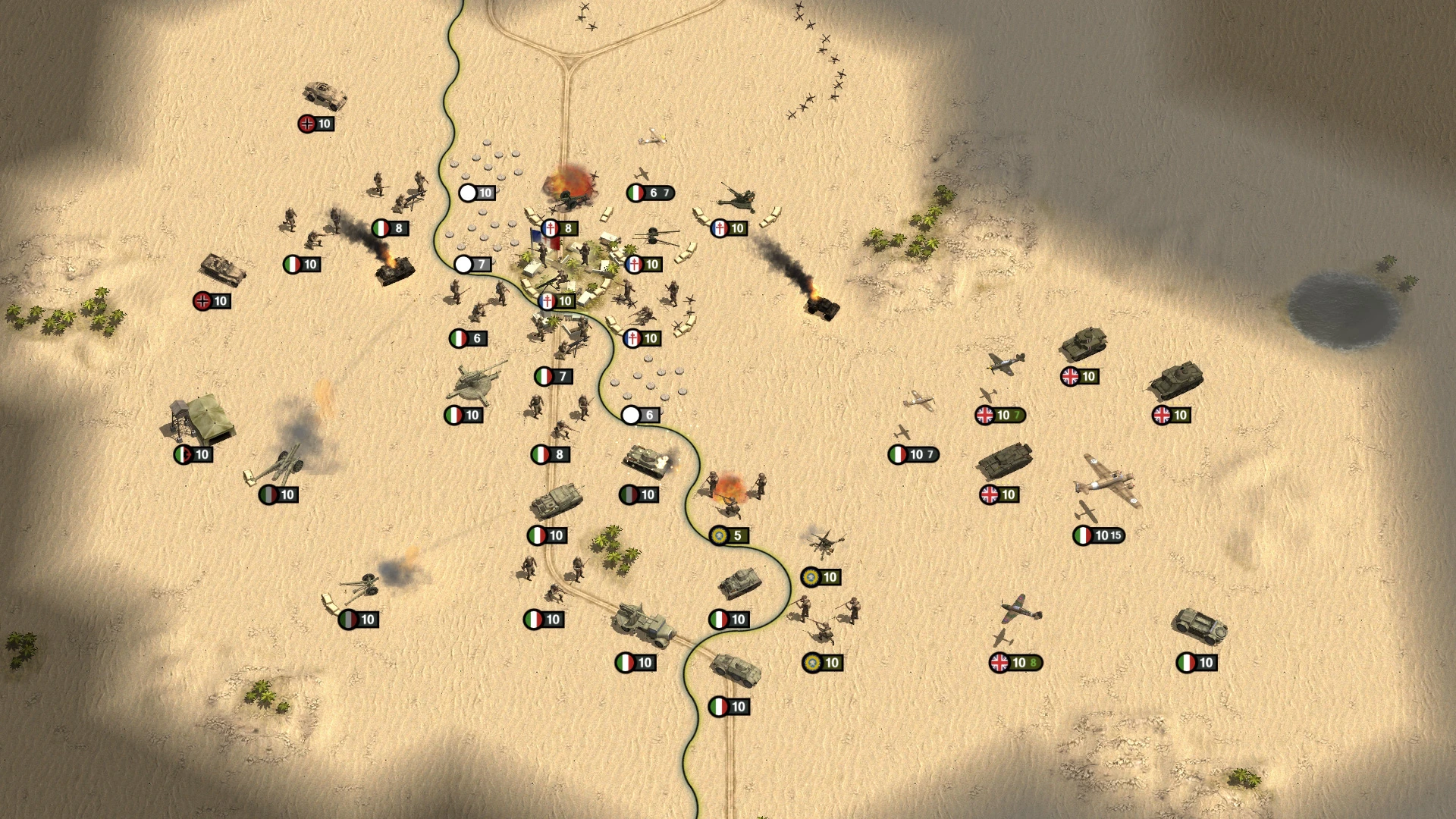Select the white-marker minefield badge with strength 7

click(x=473, y=264)
